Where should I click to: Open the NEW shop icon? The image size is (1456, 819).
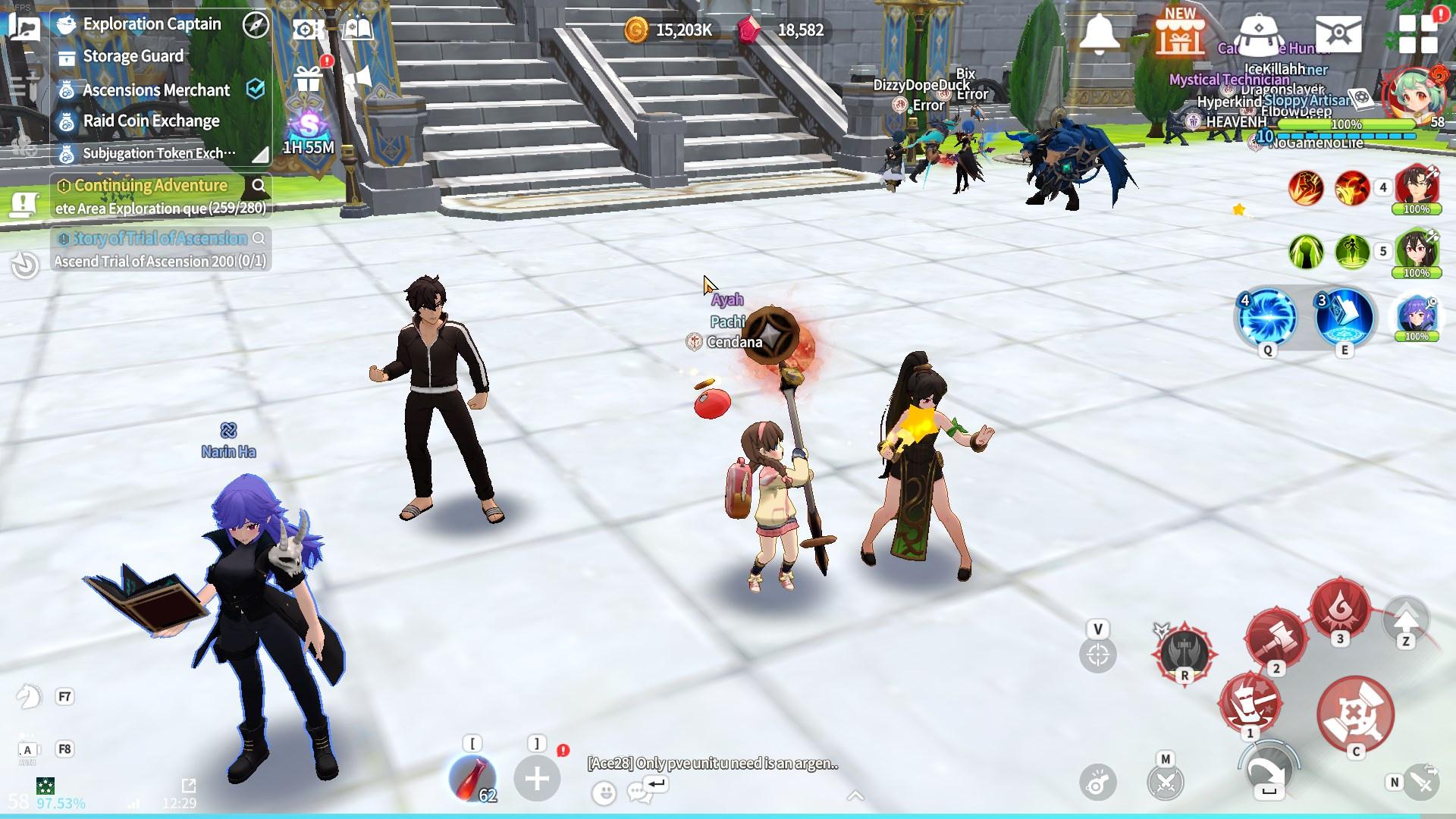coord(1179,33)
